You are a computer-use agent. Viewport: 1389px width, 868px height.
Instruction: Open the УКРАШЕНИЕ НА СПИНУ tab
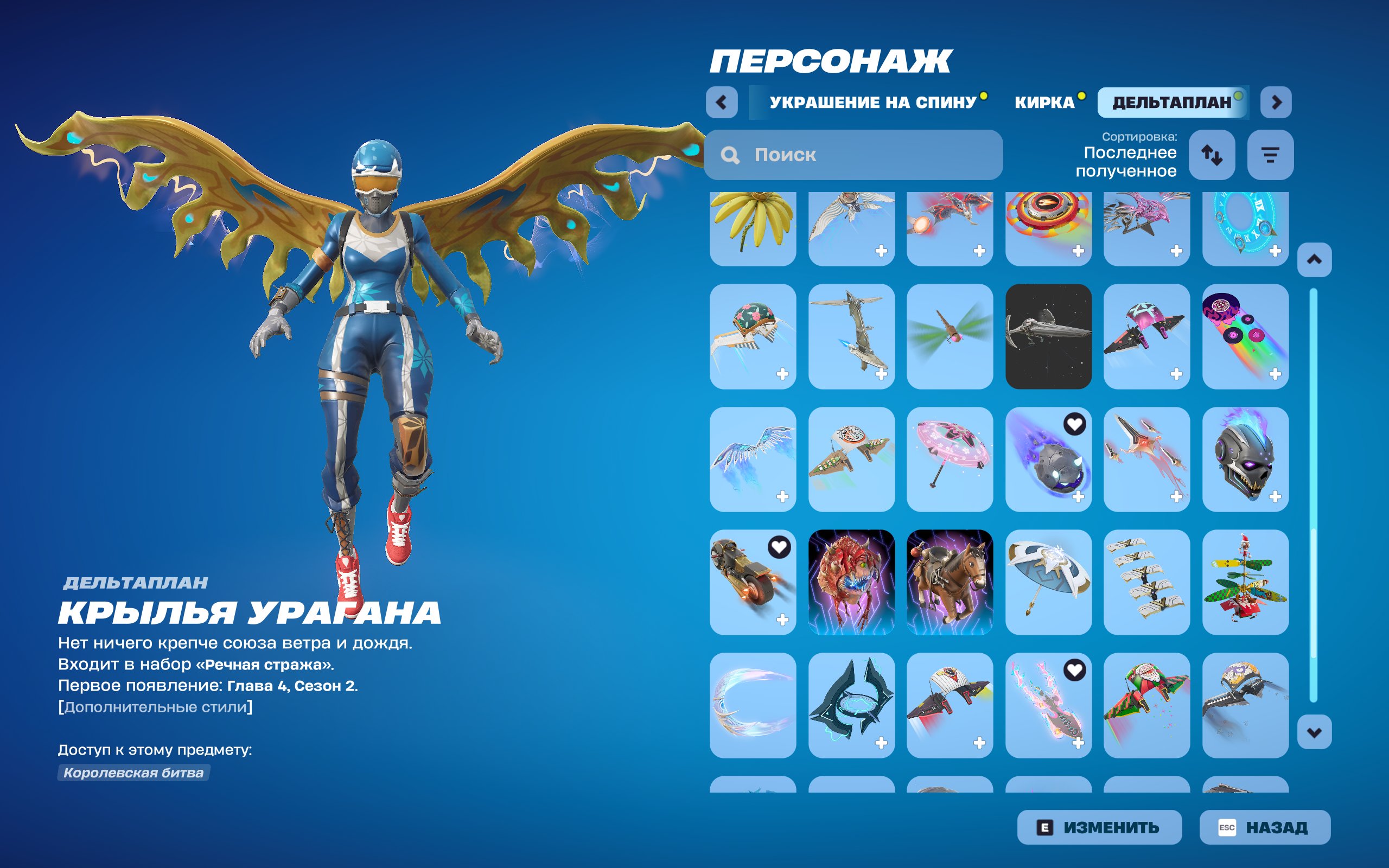point(871,103)
